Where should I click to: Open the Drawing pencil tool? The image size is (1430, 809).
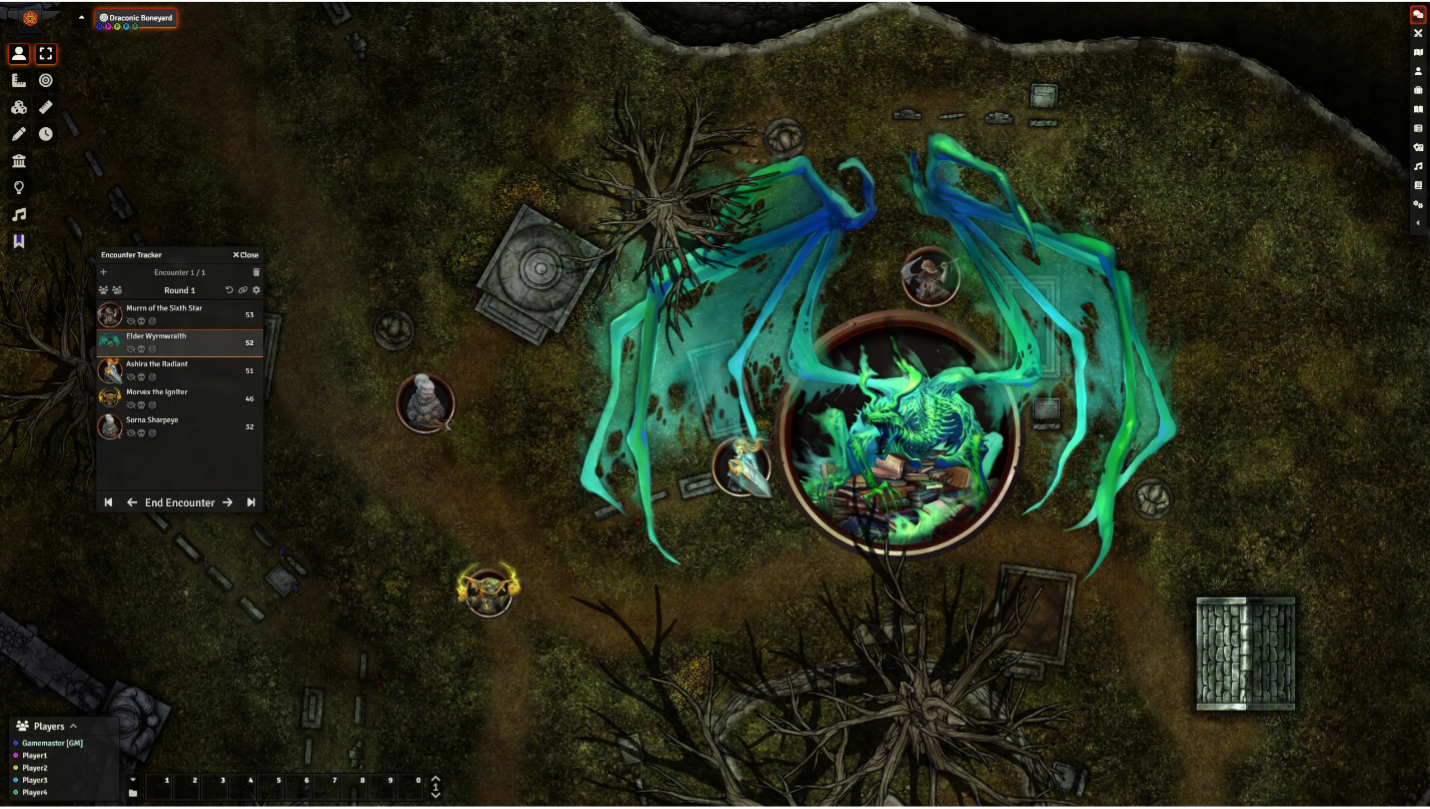(19, 132)
